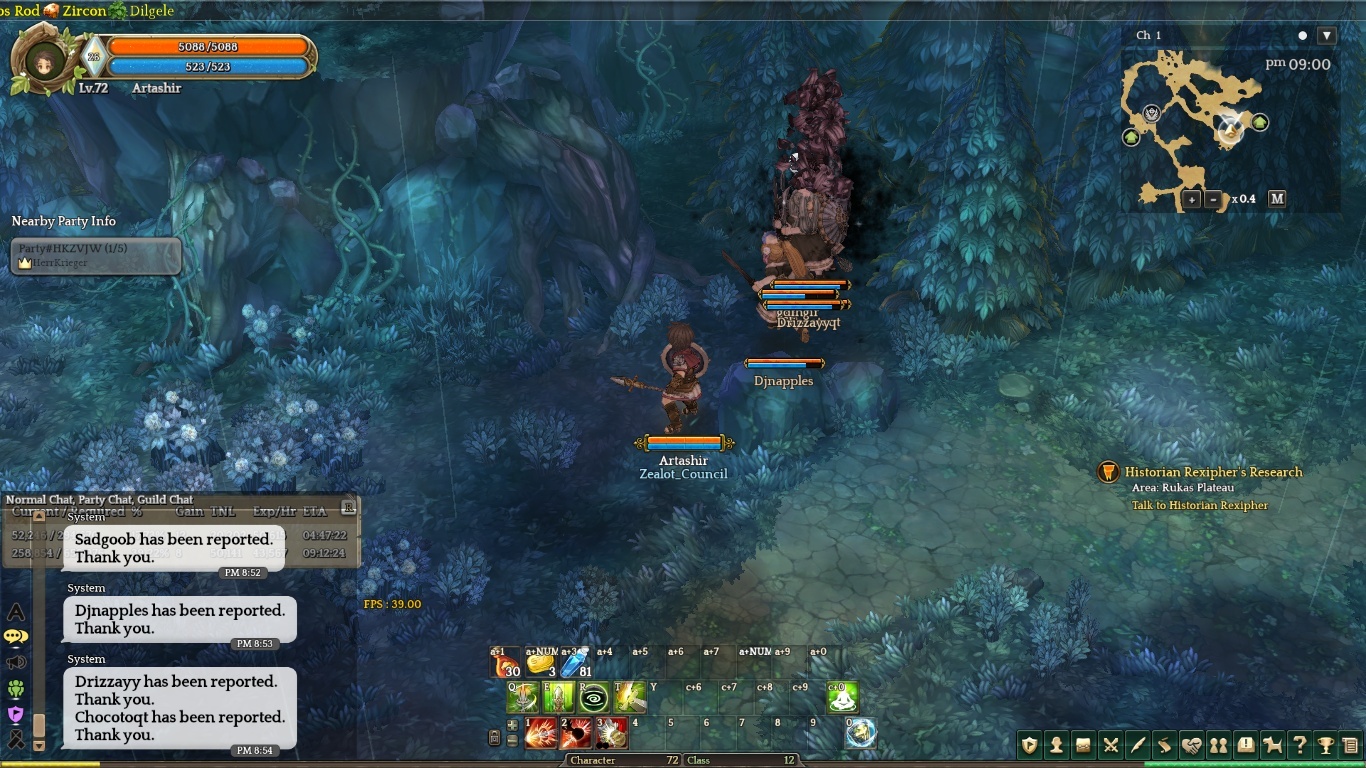Use the blue potion with 81 left
The height and width of the screenshot is (768, 1366).
[575, 664]
